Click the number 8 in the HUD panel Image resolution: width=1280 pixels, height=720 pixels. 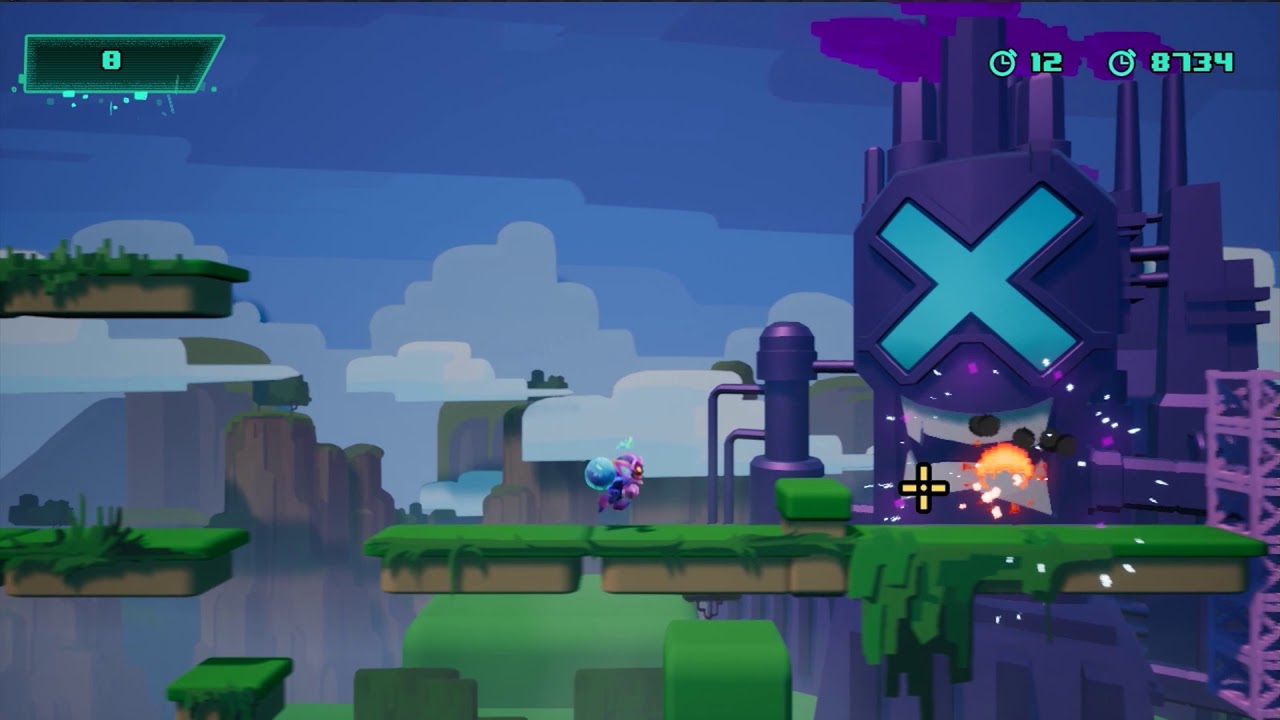(113, 58)
